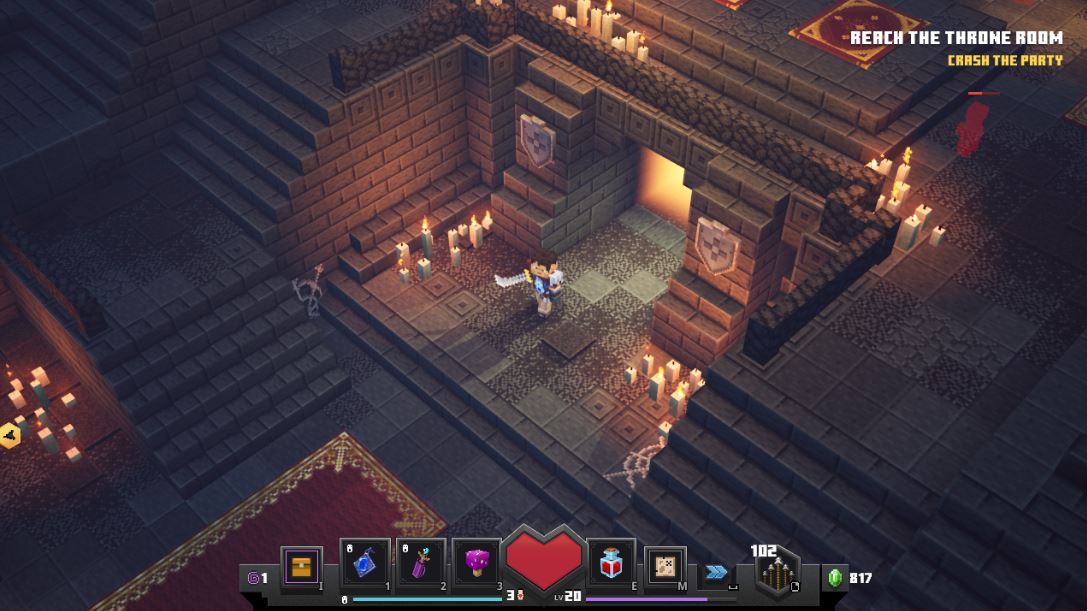Open the dungeon map scroll

(665, 566)
